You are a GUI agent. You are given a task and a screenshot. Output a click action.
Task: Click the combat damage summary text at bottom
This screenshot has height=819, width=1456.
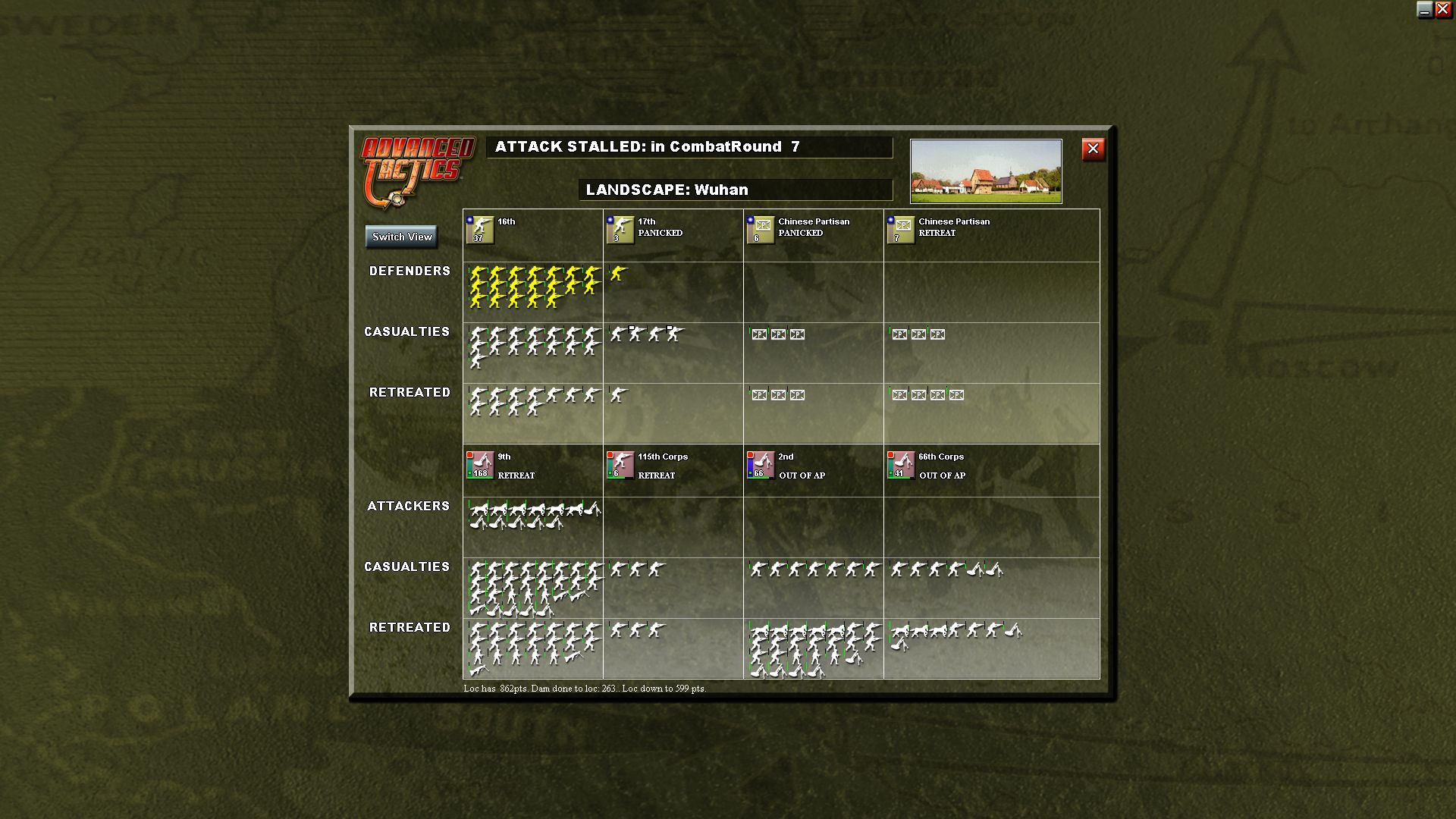[x=584, y=690]
